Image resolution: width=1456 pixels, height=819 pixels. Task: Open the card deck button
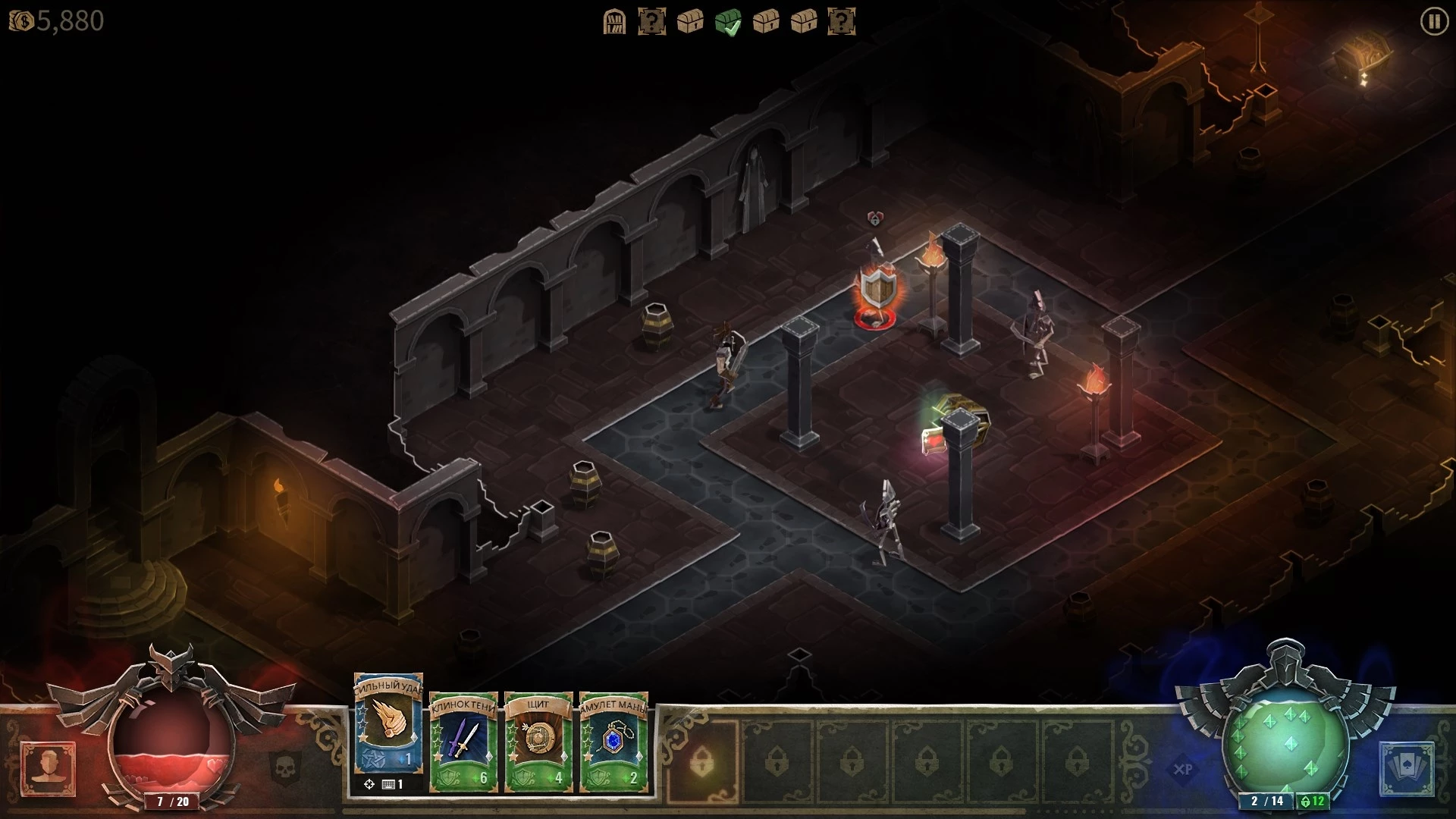click(x=1407, y=769)
